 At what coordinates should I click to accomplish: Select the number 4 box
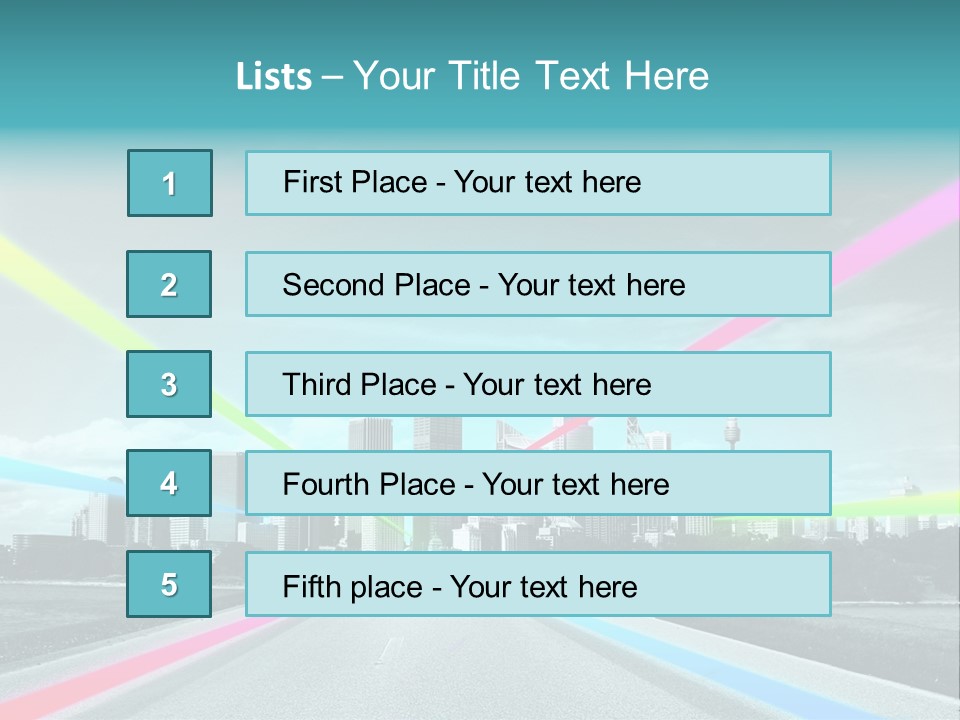click(x=169, y=483)
